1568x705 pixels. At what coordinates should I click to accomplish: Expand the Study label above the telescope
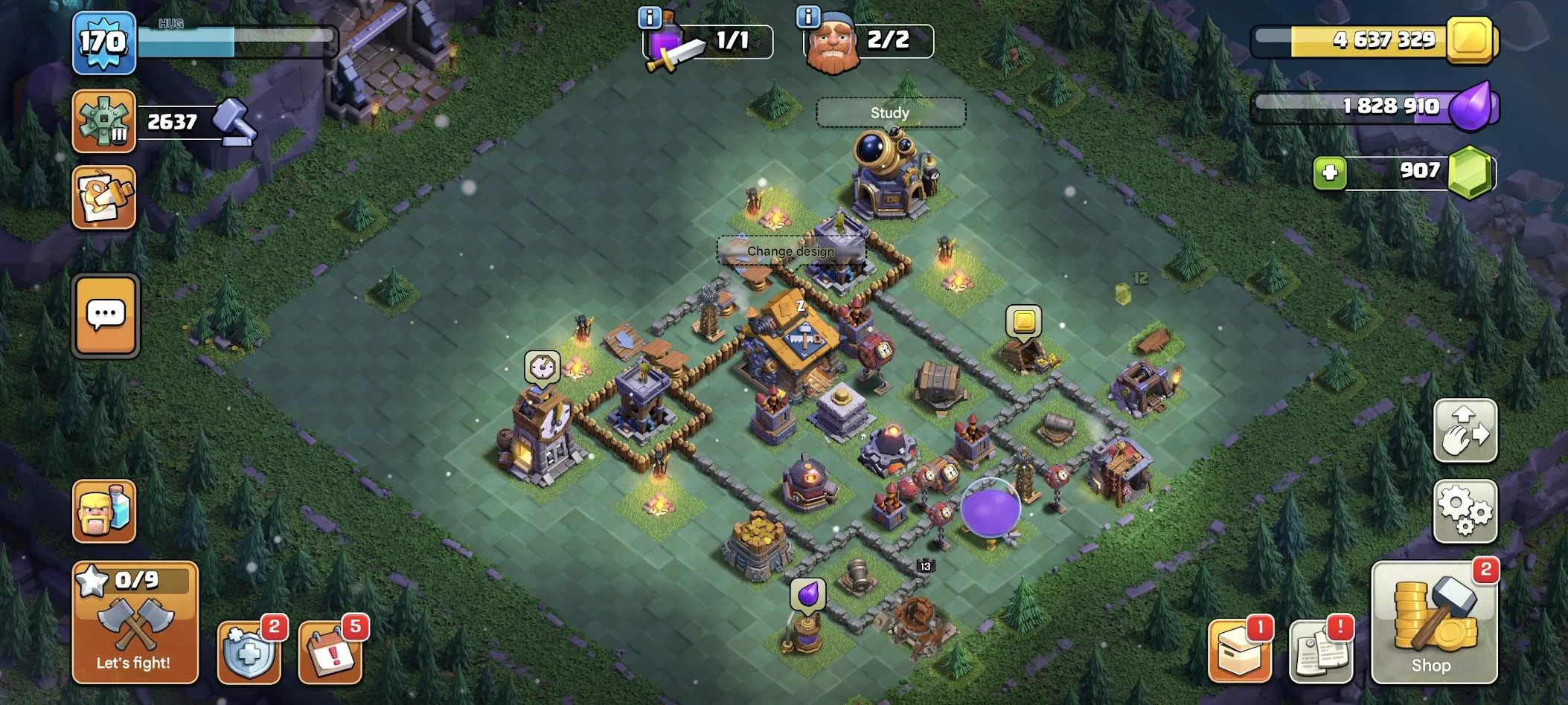tap(890, 112)
